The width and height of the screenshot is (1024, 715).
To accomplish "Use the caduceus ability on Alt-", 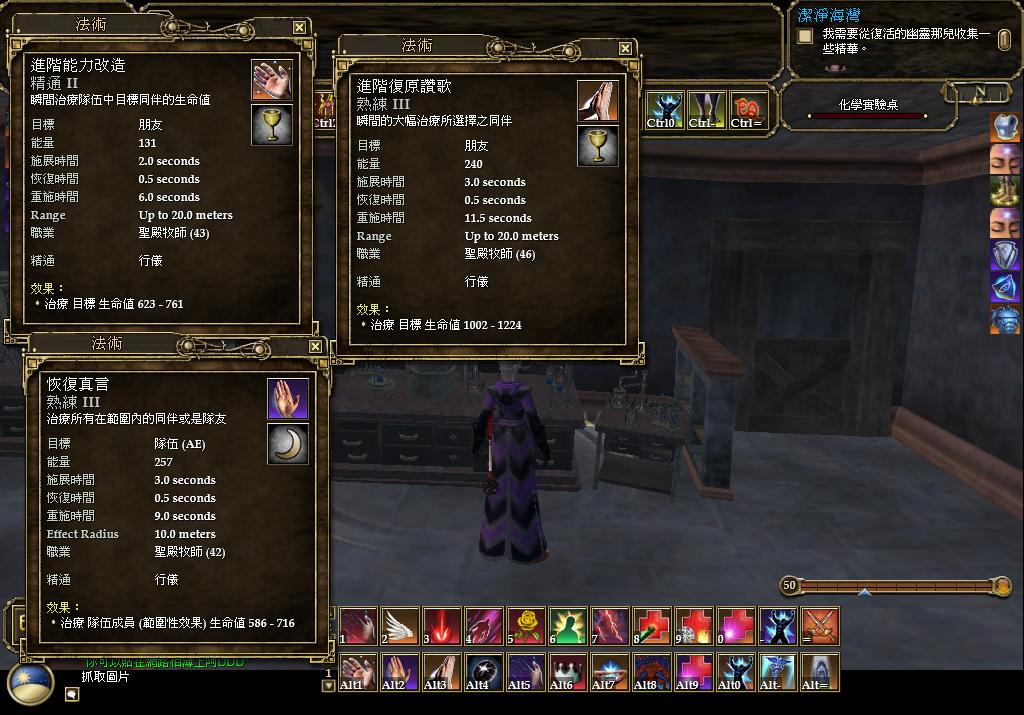I will 777,670.
